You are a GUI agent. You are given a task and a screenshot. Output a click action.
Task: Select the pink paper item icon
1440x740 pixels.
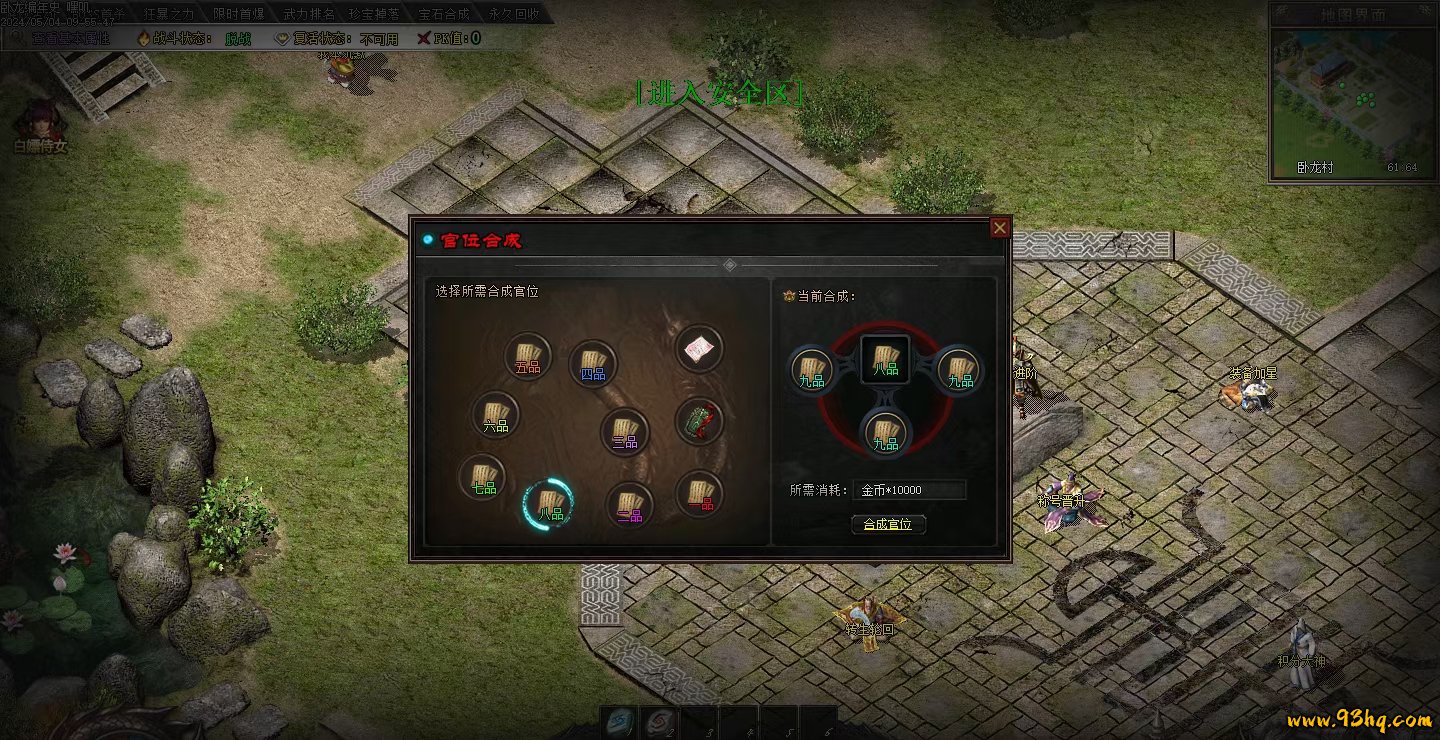[699, 349]
